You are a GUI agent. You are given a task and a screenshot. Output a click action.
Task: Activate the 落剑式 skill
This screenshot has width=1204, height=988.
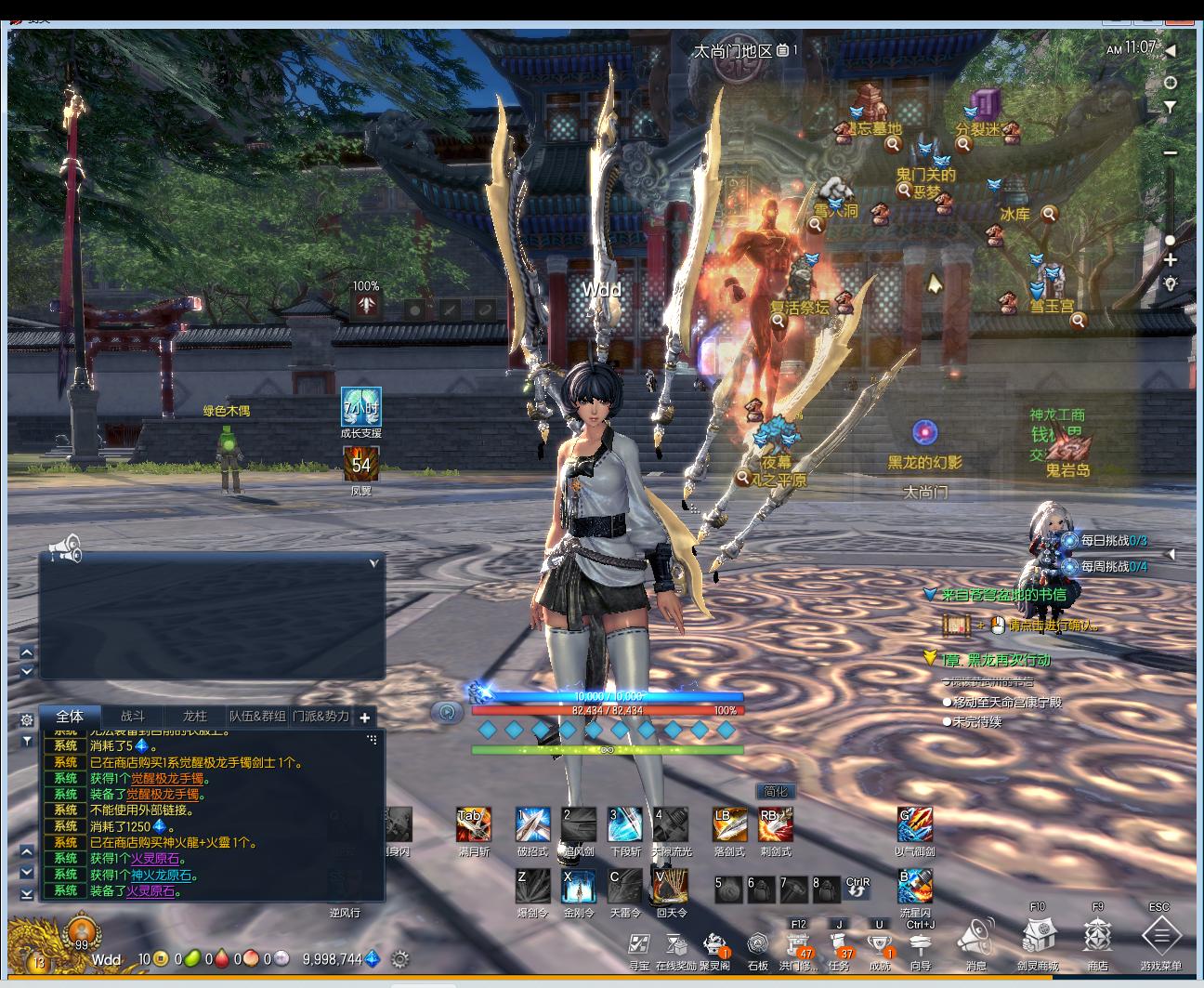[729, 825]
